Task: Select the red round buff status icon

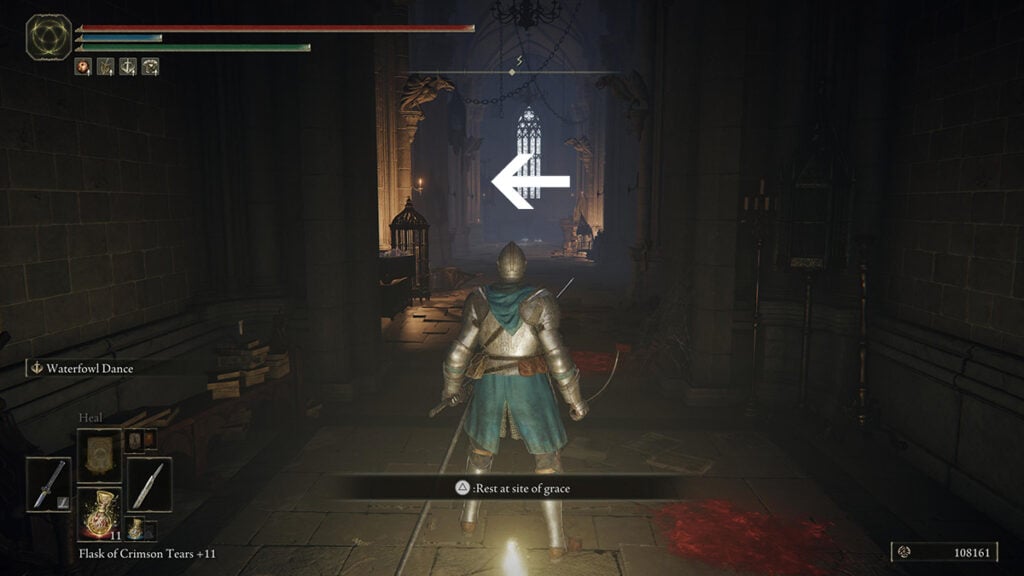Action: [x=83, y=67]
